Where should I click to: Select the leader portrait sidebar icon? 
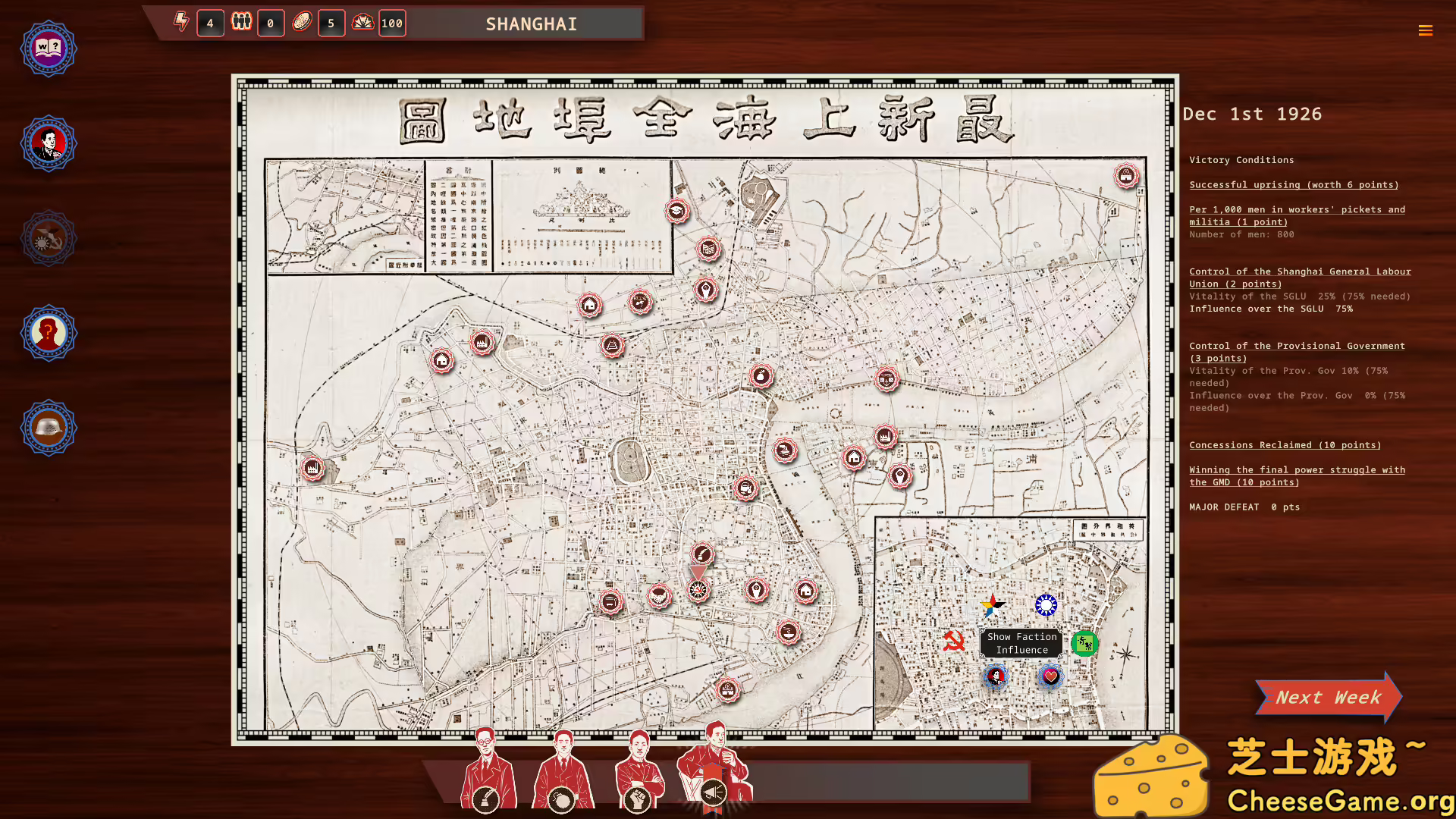[x=48, y=143]
